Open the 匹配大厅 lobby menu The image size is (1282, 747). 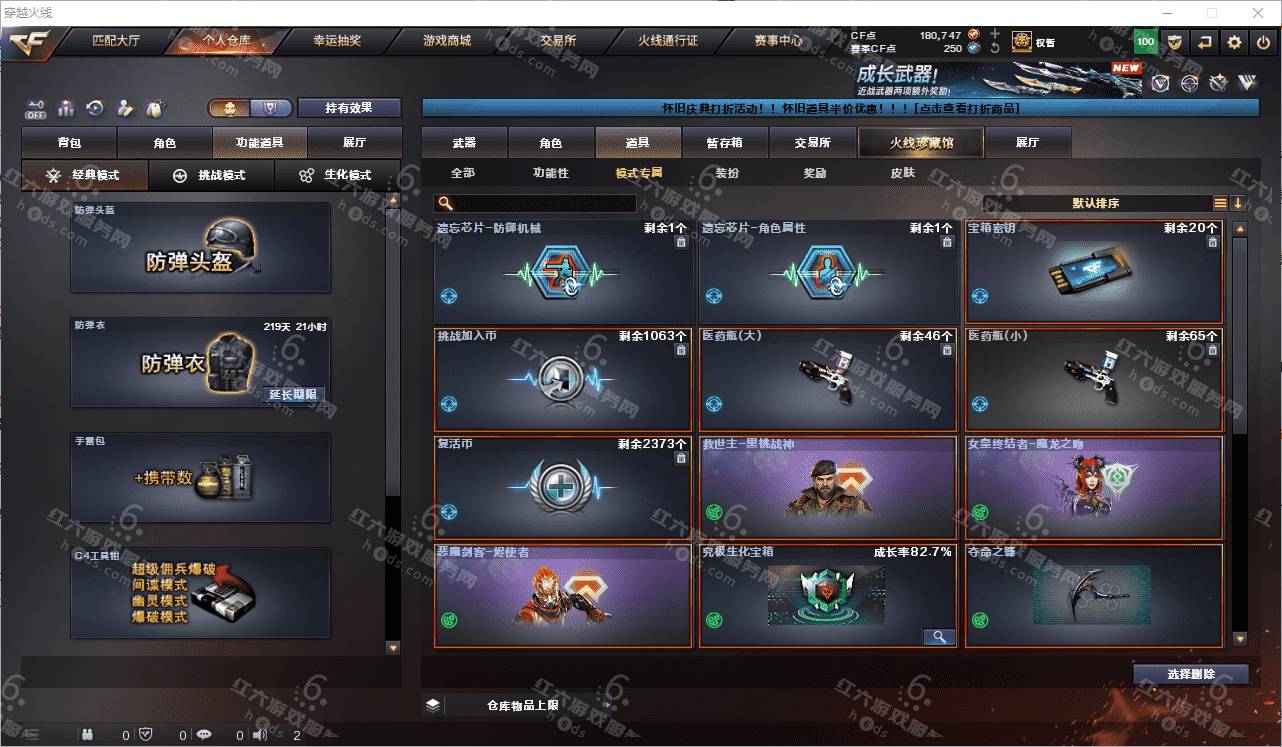[x=118, y=41]
